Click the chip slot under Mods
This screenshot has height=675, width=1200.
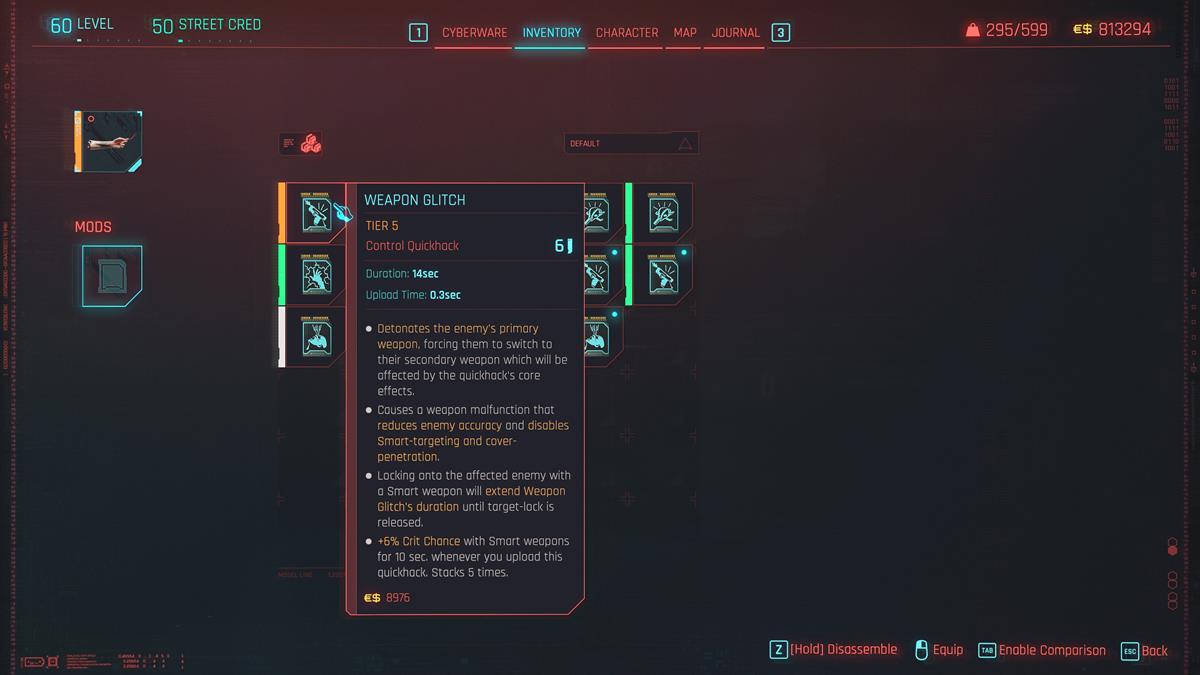(x=112, y=275)
